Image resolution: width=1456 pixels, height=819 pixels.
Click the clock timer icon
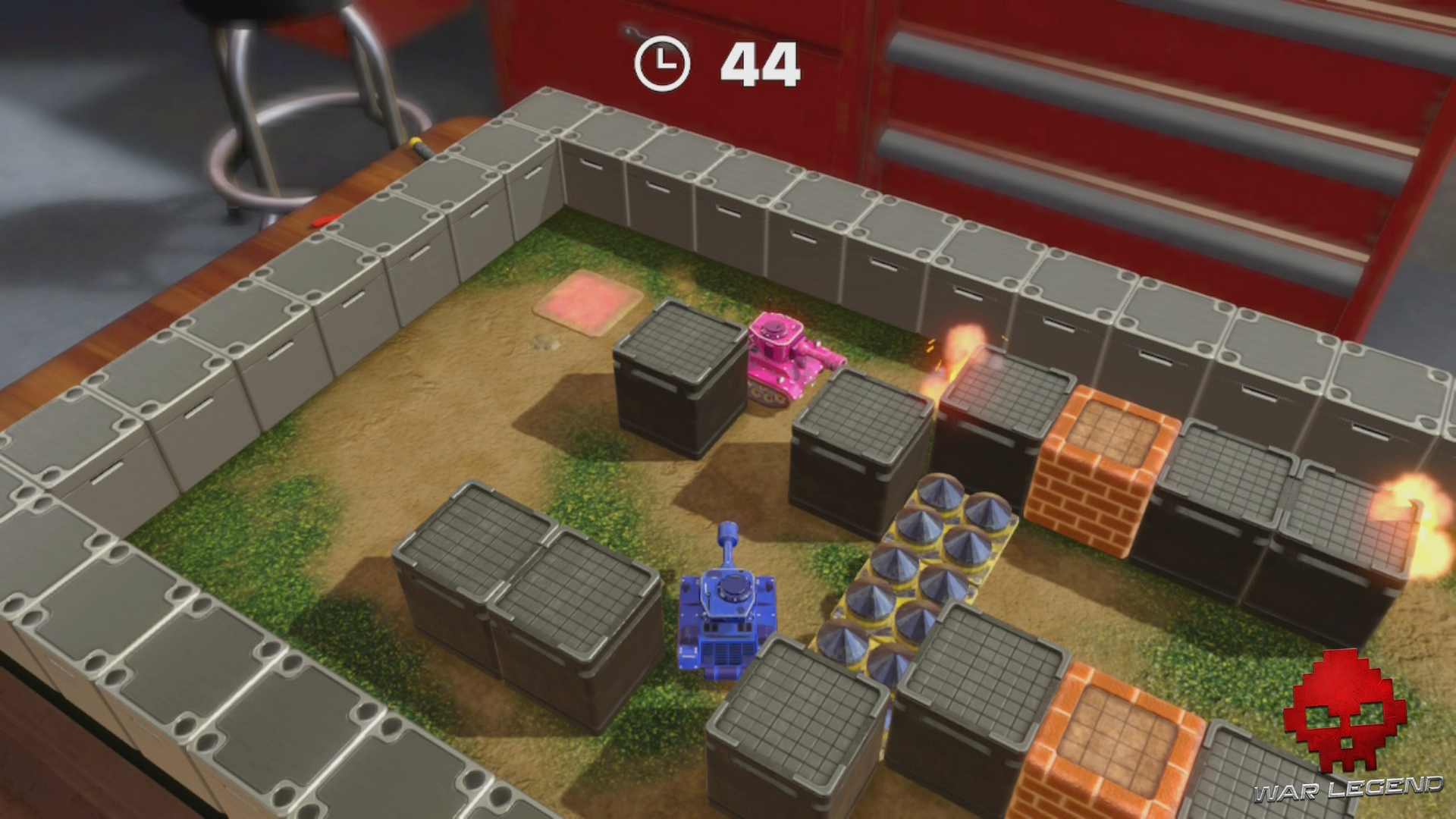[x=663, y=64]
